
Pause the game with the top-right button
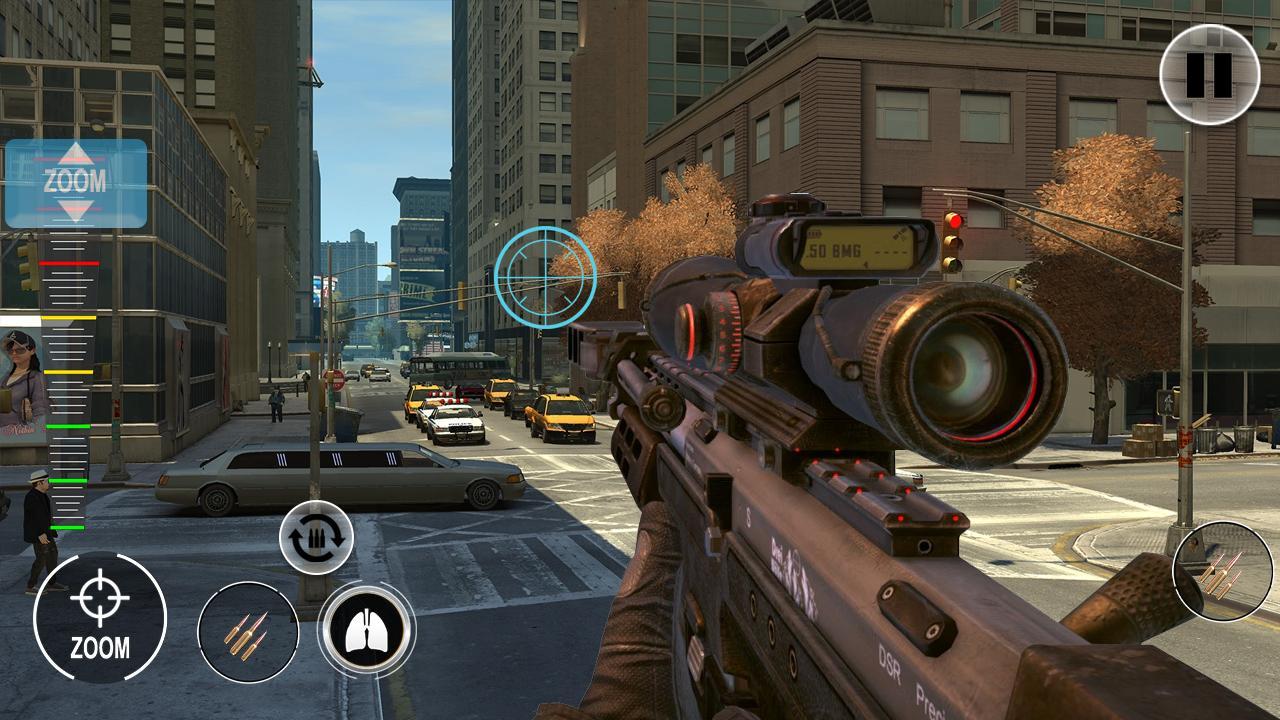(x=1209, y=74)
